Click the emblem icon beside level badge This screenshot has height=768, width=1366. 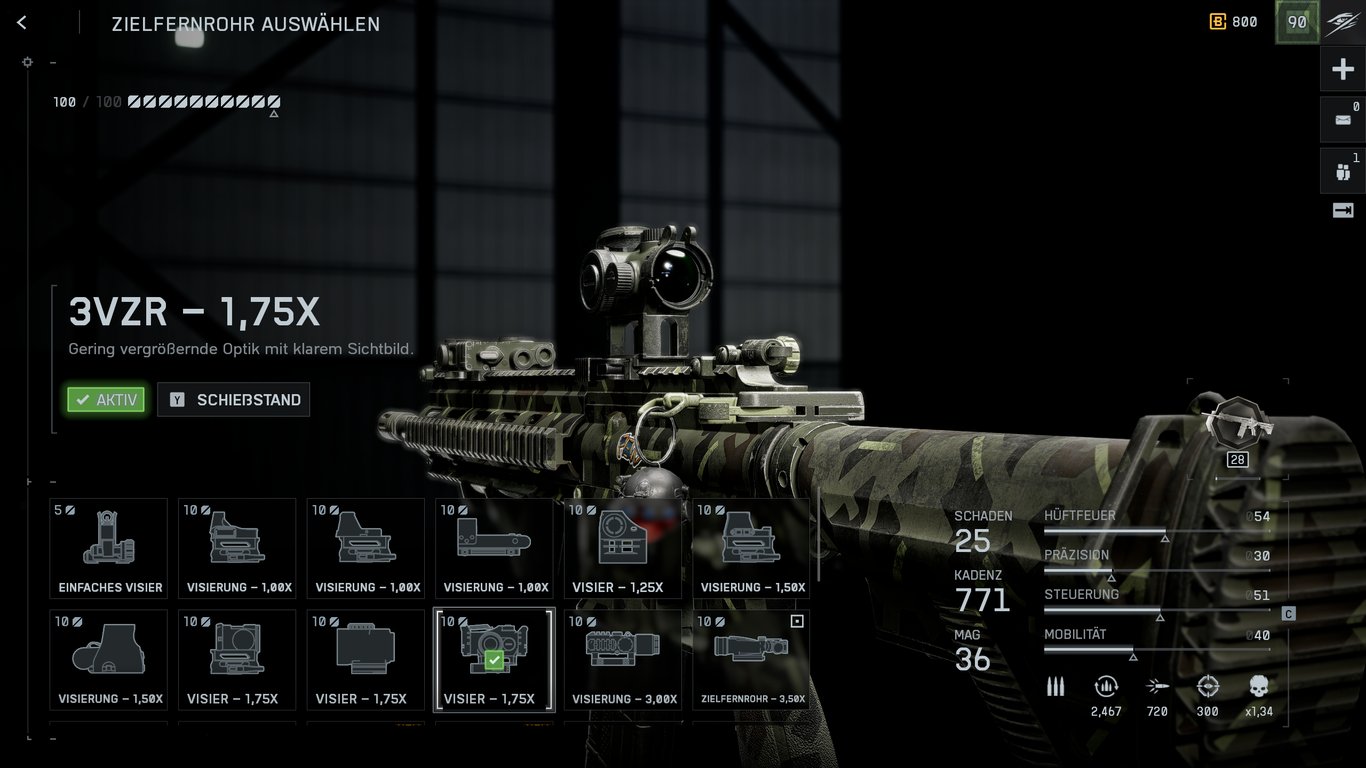click(1343, 22)
